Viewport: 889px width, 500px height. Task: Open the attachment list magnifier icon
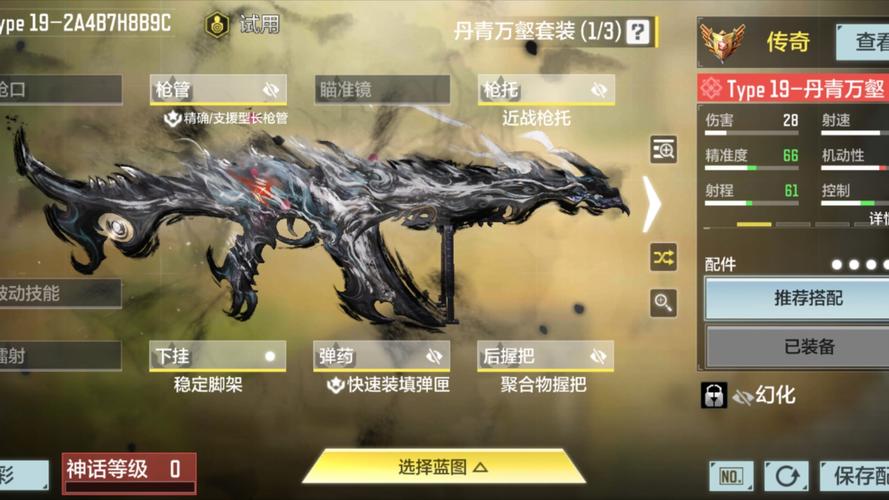(664, 150)
